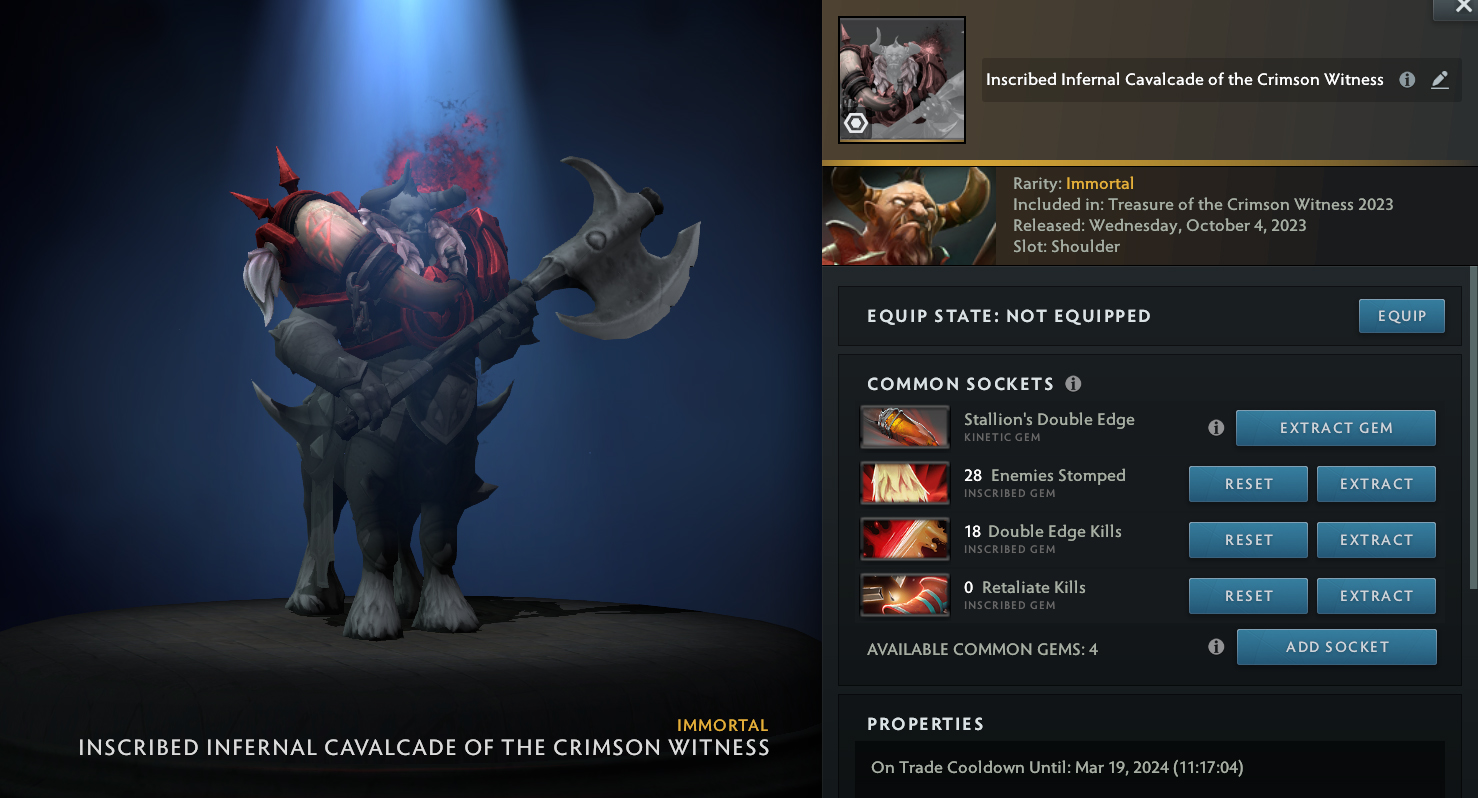Screen dimensions: 1478x798
Task: Equip the Infernal Cavalcade item
Action: pyautogui.click(x=1401, y=316)
